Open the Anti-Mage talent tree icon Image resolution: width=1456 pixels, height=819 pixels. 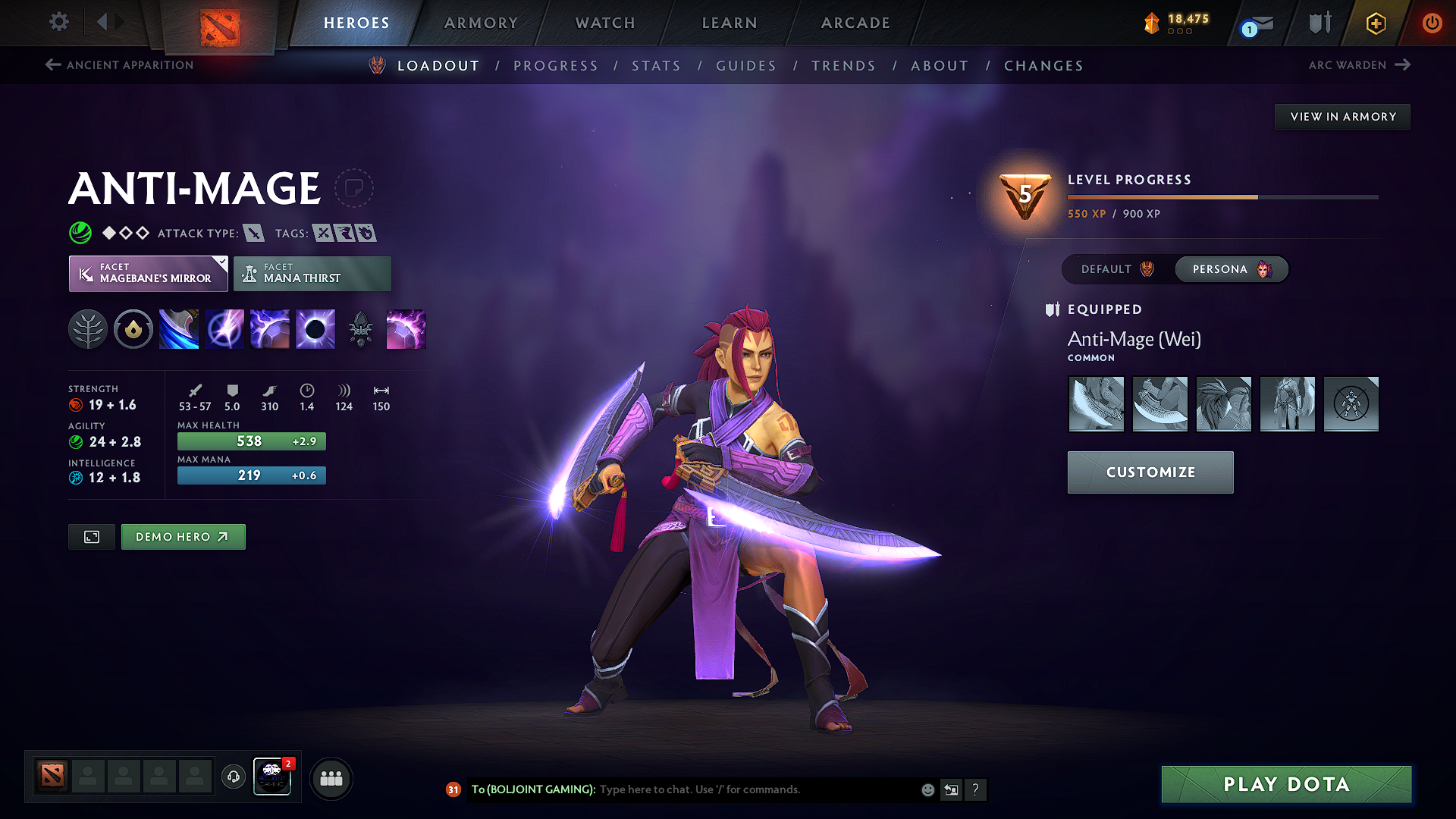88,329
